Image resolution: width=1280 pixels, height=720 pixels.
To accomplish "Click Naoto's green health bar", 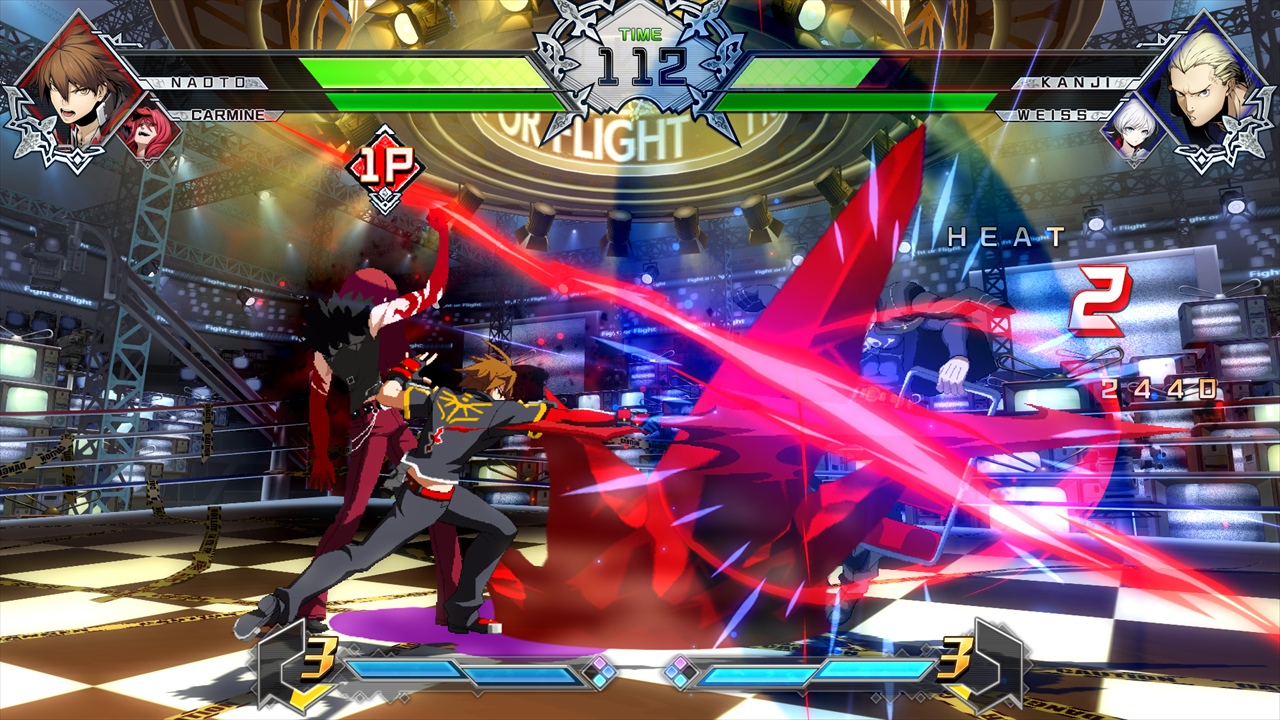I will point(420,70).
